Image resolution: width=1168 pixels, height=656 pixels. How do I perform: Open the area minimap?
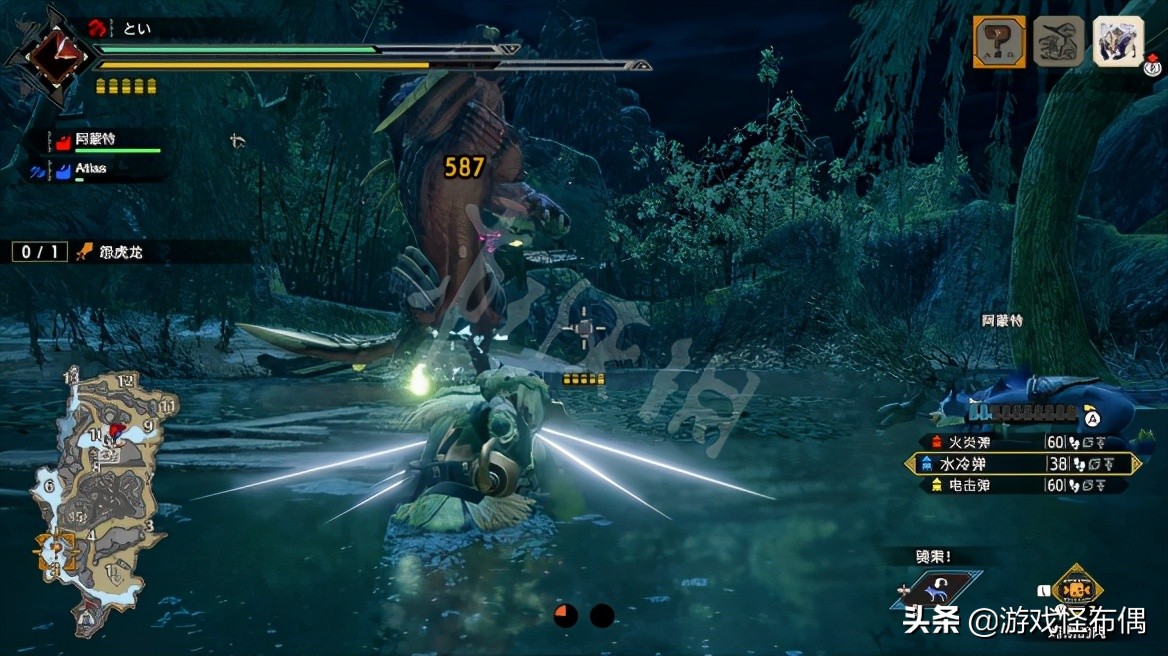(x=100, y=500)
